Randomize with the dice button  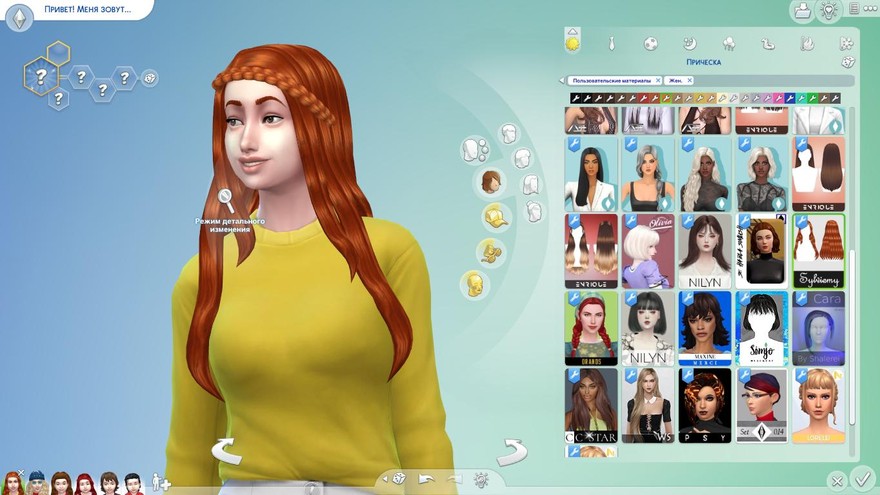(399, 478)
